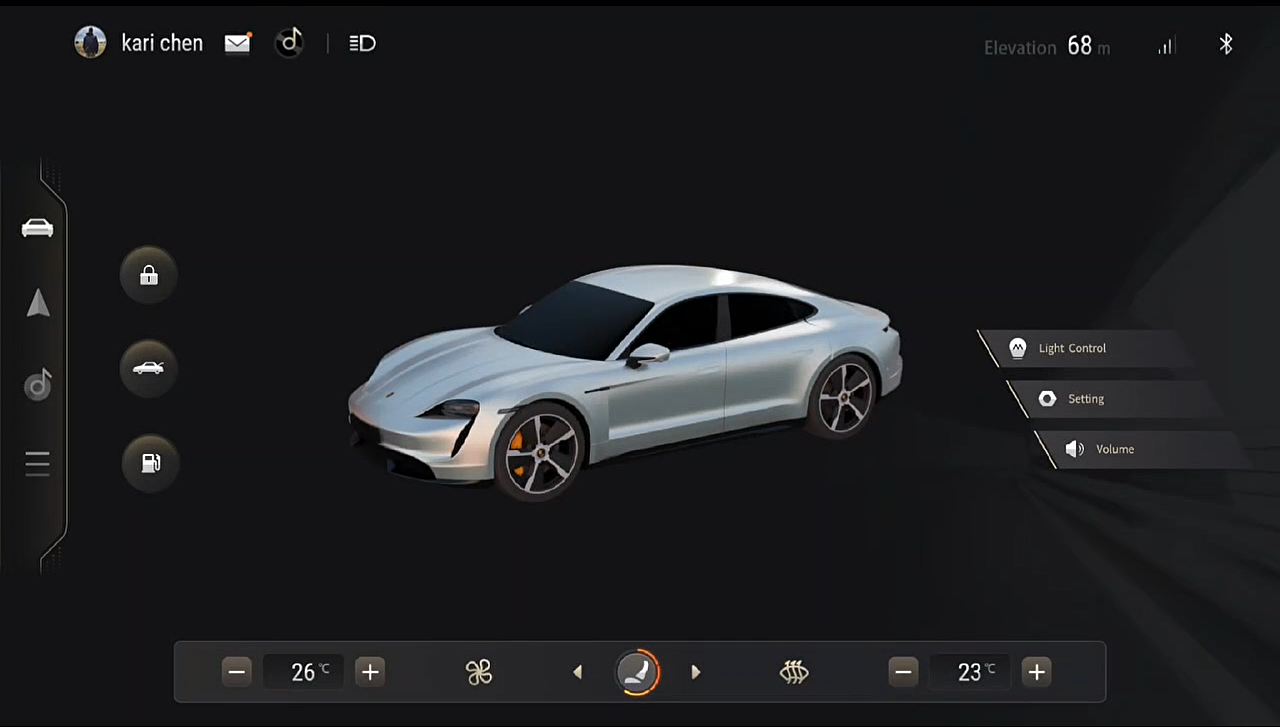Screen dimensions: 1280x727
Task: Select the car body view button
Action: [149, 368]
